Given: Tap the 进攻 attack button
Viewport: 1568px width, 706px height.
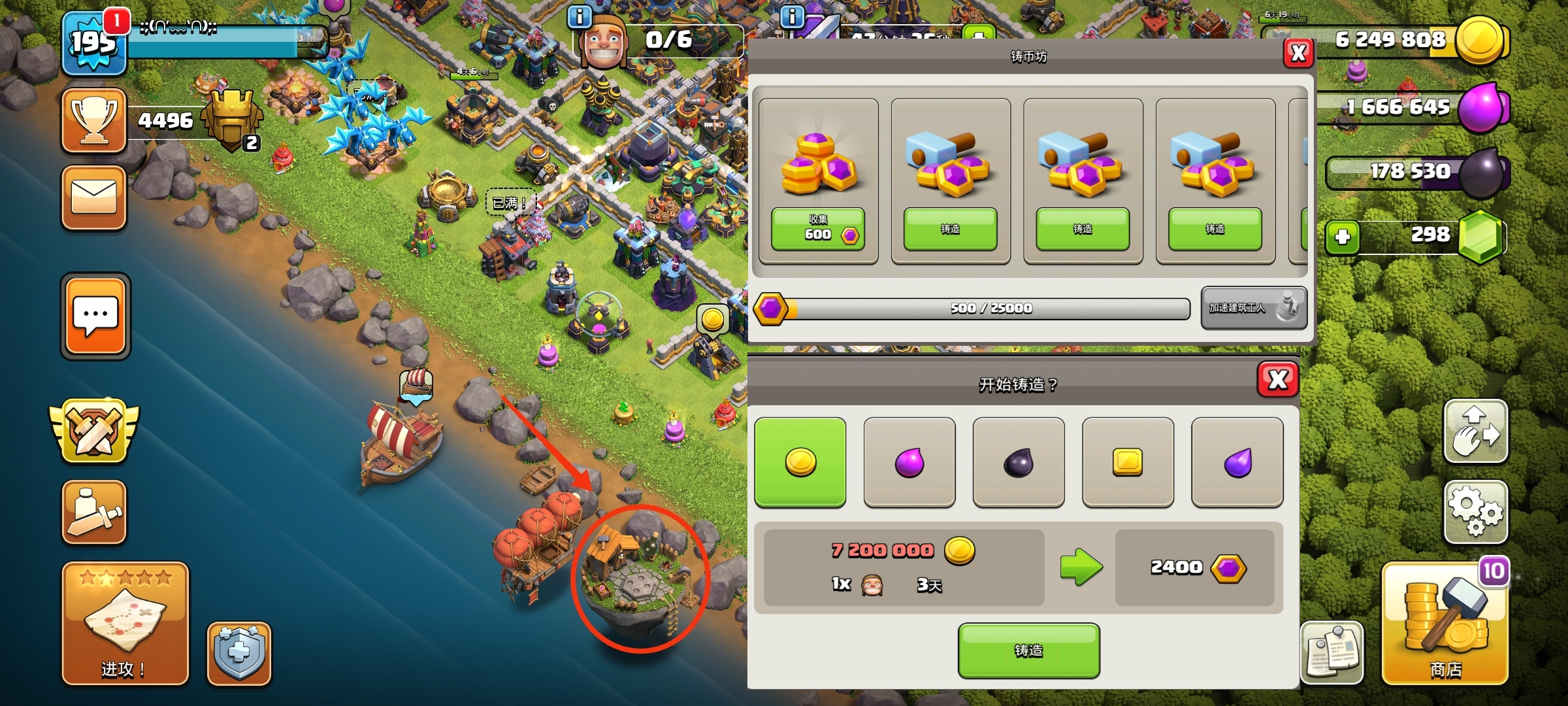Looking at the screenshot, I should point(125,624).
